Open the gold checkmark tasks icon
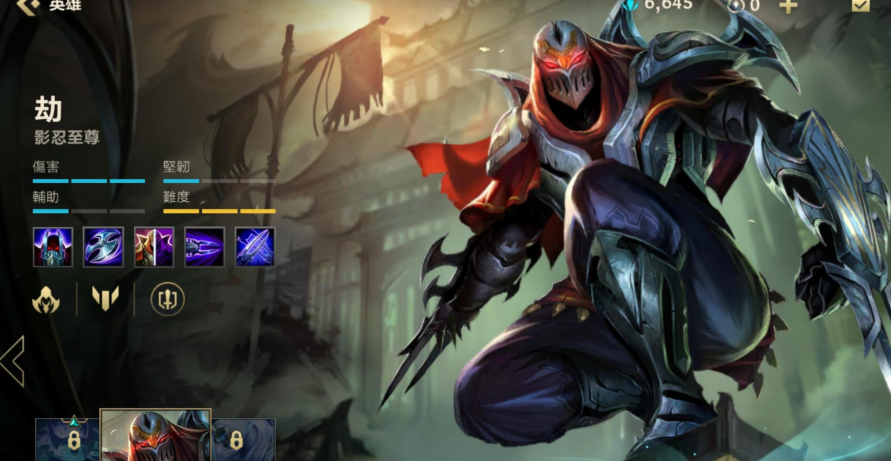Screen dimensions: 891x461 (x=860, y=5)
